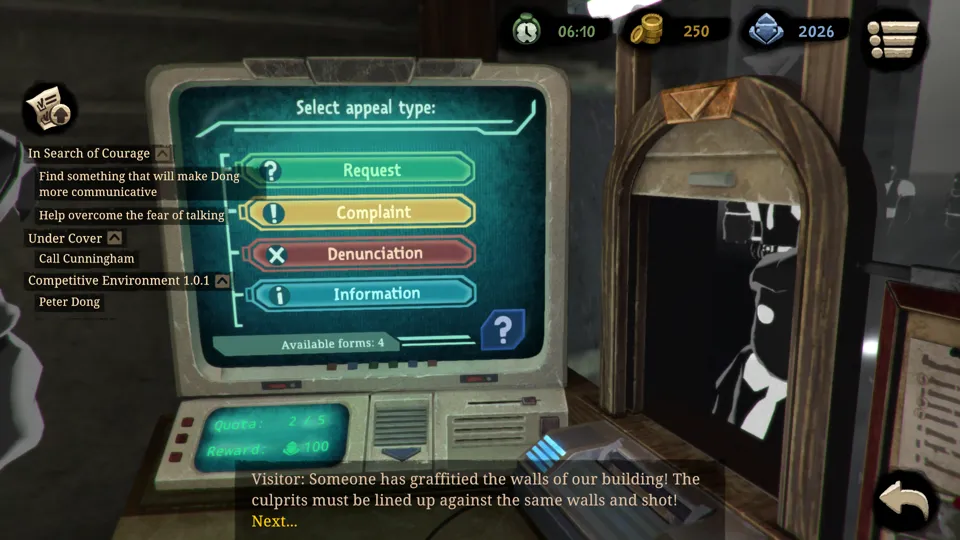Open the quest log scroll icon

tap(47, 108)
